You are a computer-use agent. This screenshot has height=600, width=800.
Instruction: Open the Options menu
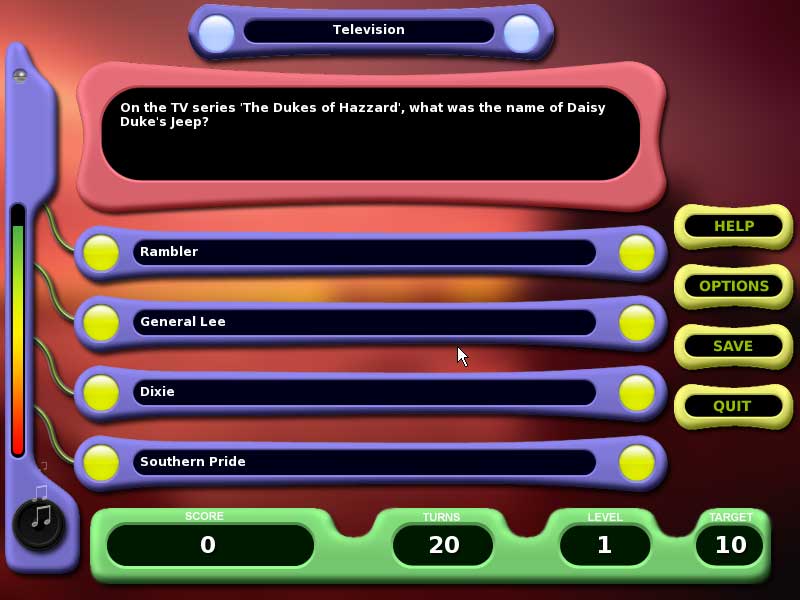(x=733, y=286)
